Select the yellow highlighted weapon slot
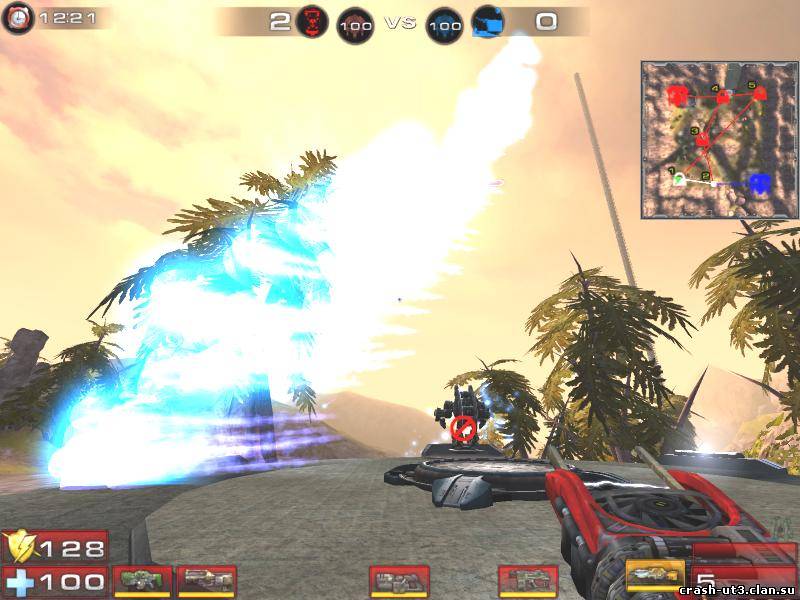 pyautogui.click(x=655, y=577)
